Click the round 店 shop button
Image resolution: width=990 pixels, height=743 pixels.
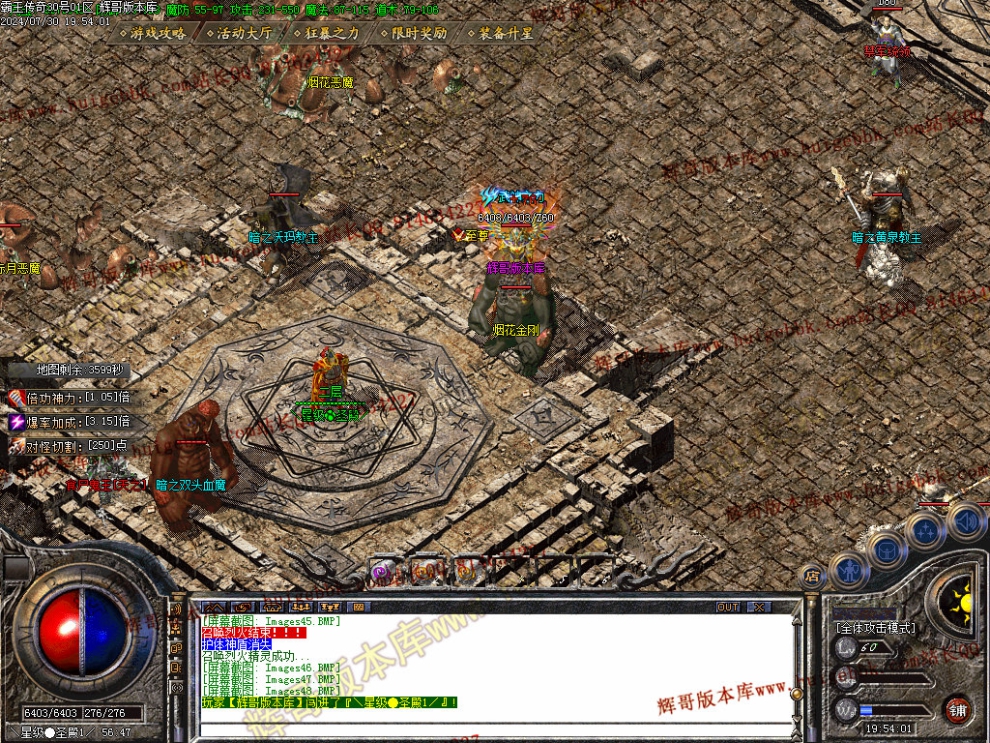[812, 577]
